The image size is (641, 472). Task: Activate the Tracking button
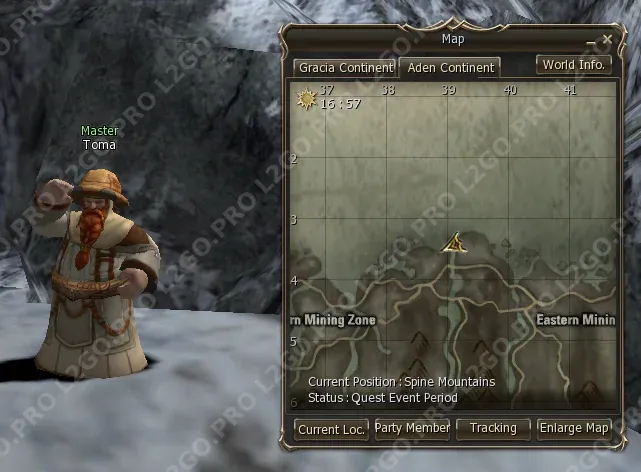click(493, 428)
